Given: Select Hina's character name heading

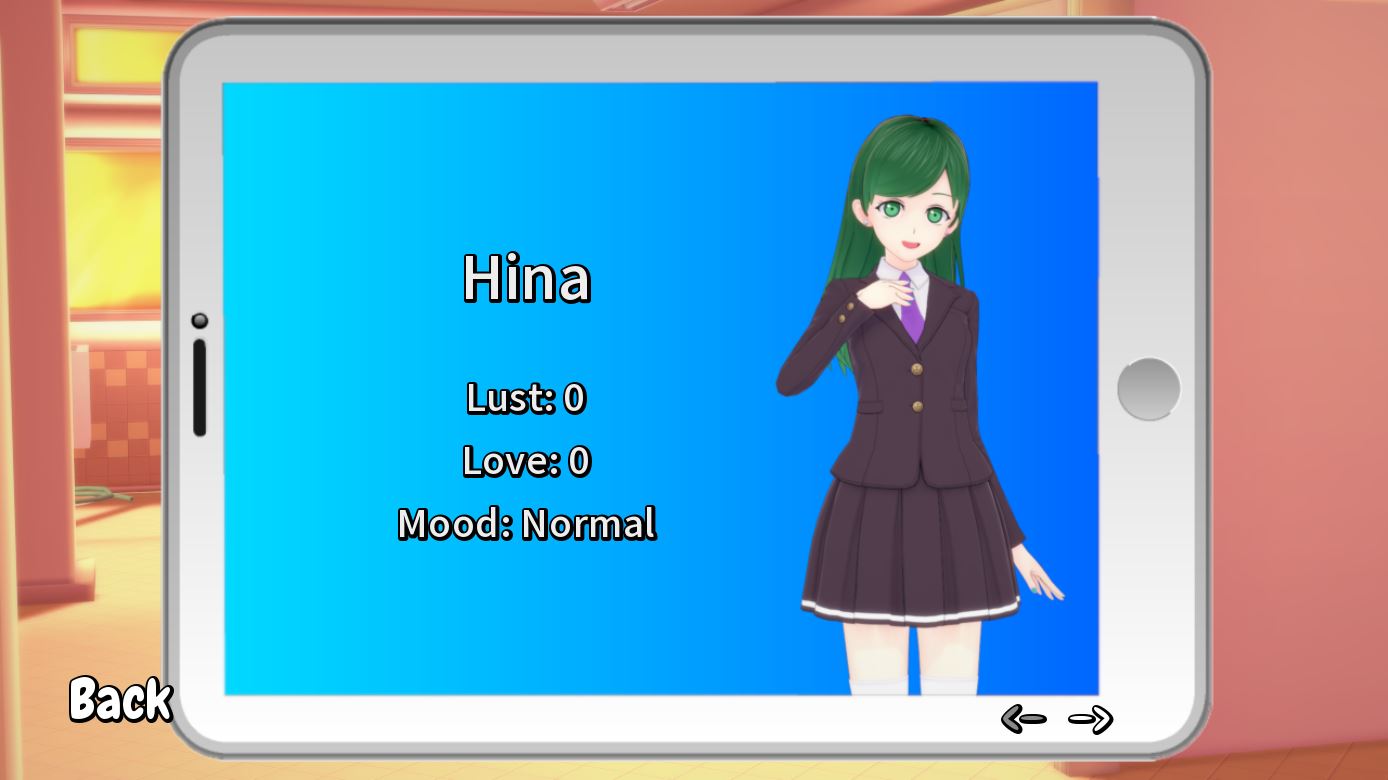Looking at the screenshot, I should [527, 280].
